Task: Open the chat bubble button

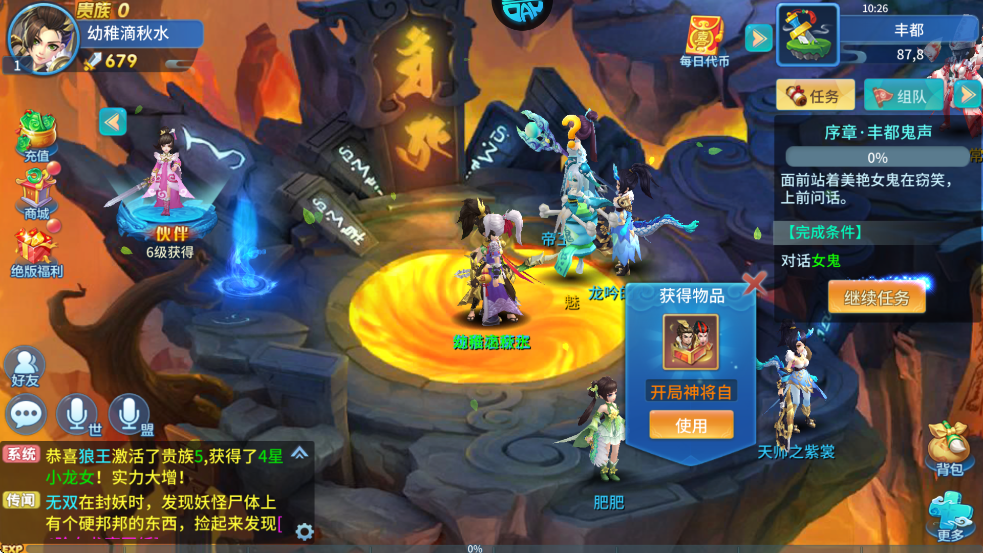Action: pyautogui.click(x=26, y=413)
